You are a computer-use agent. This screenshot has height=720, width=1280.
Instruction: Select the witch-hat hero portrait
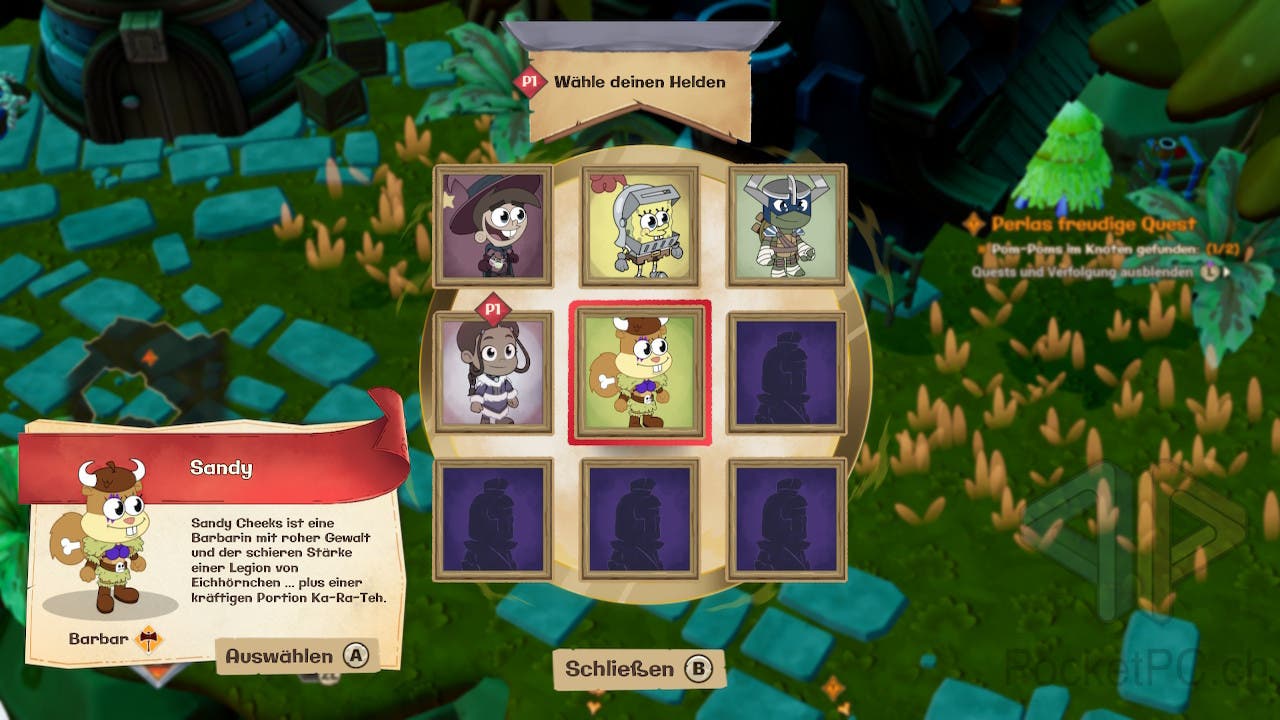[492, 225]
